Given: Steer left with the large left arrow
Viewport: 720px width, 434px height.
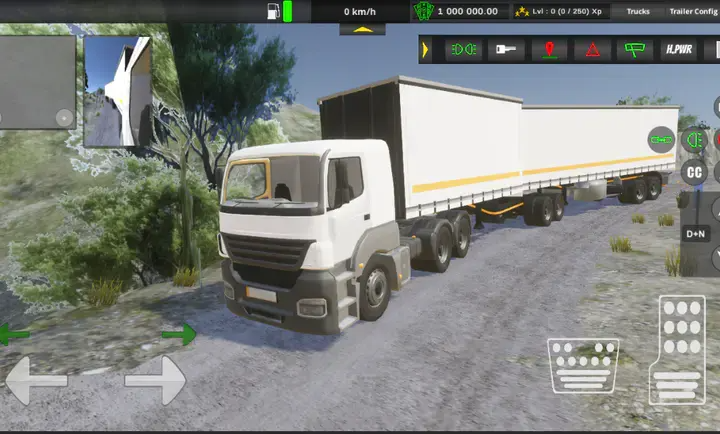Looking at the screenshot, I should (36, 380).
